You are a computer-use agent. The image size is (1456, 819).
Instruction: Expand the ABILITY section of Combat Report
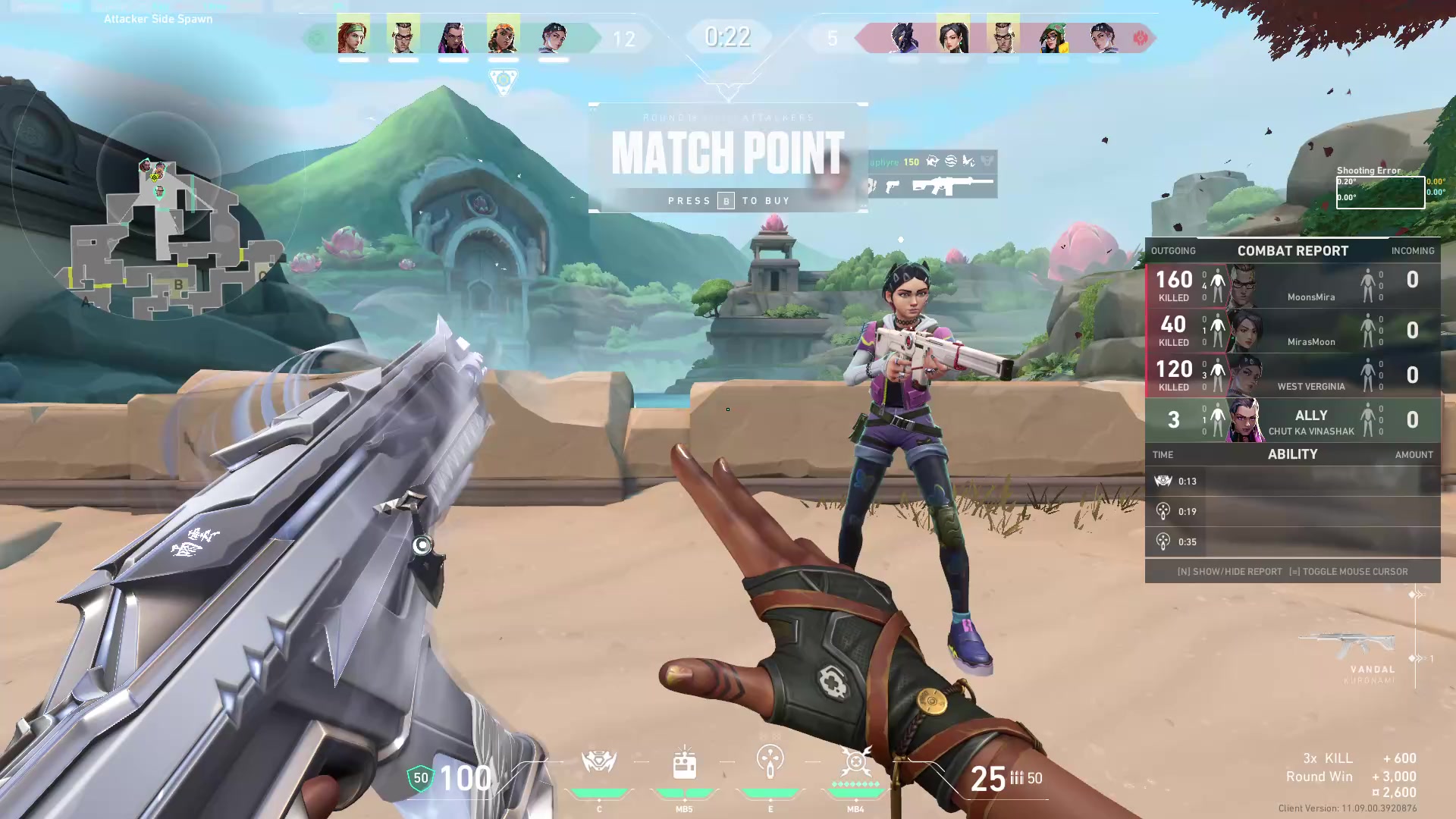(1293, 454)
